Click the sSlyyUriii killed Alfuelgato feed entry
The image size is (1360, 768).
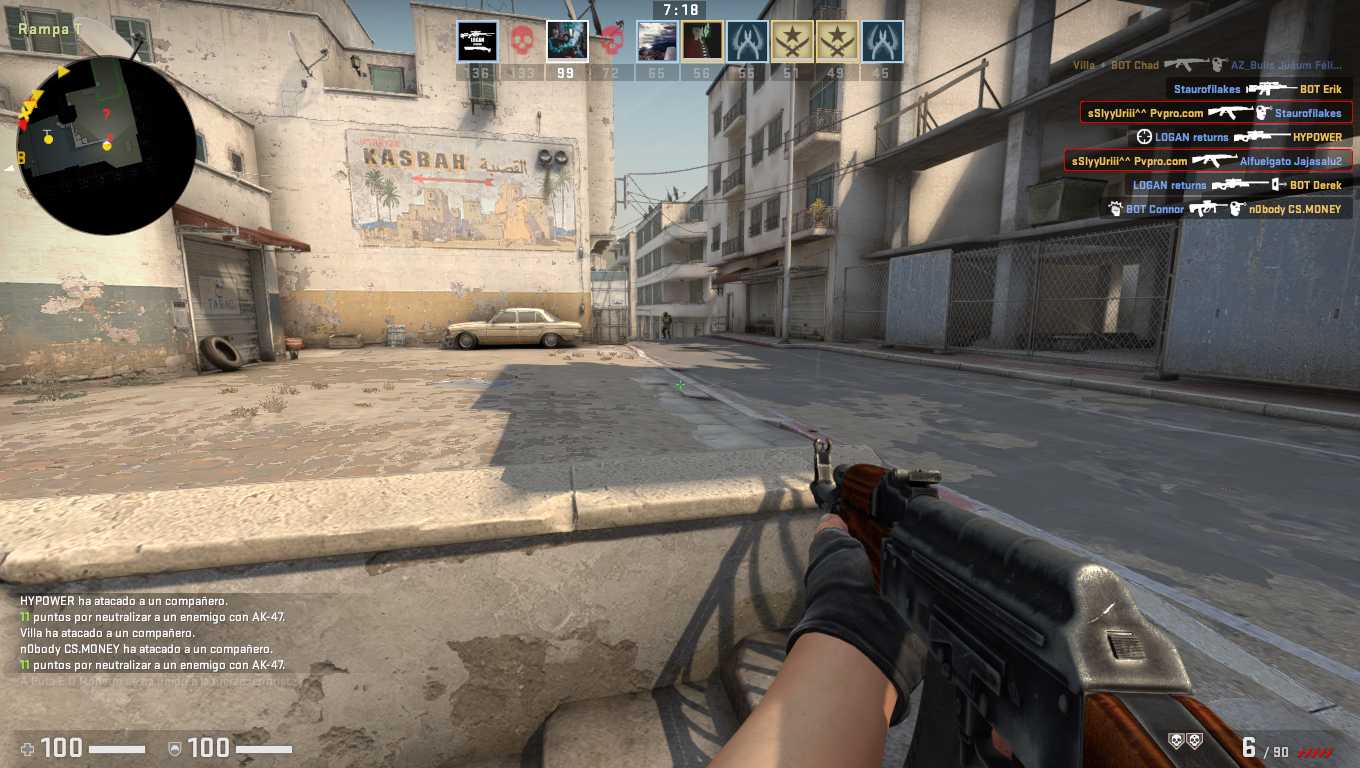click(x=1209, y=161)
